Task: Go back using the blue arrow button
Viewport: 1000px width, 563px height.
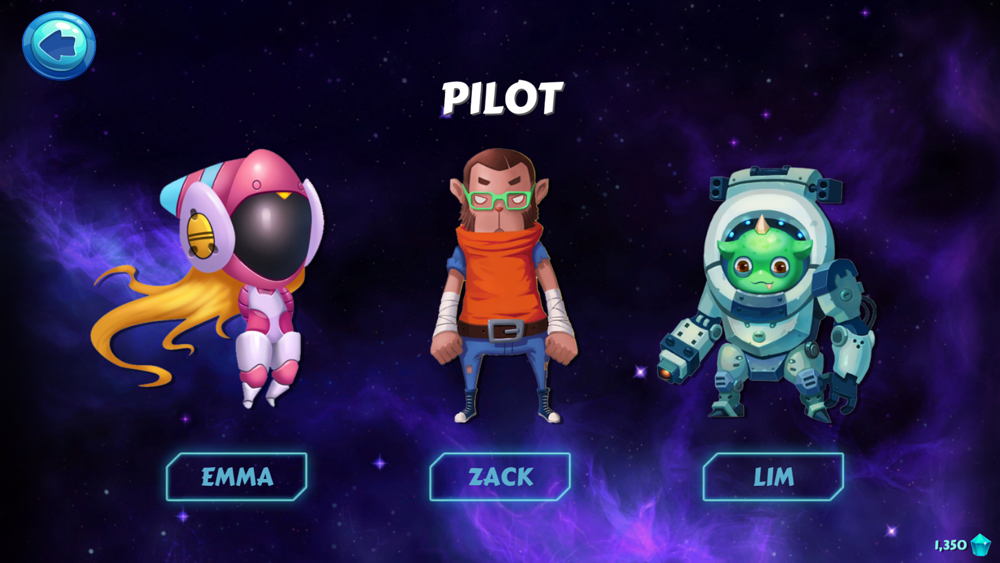Action: [x=59, y=45]
